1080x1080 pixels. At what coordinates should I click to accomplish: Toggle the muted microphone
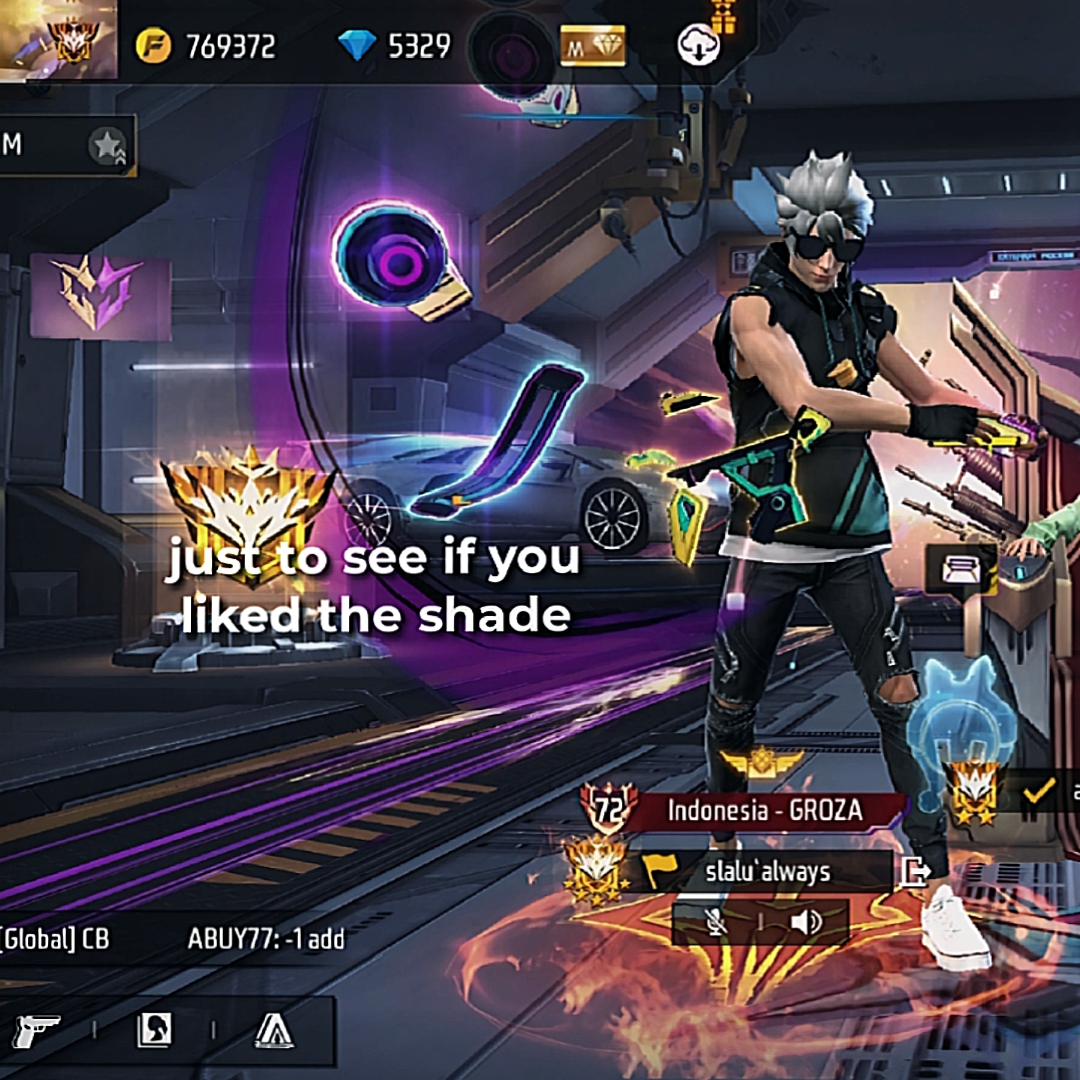pyautogui.click(x=717, y=922)
